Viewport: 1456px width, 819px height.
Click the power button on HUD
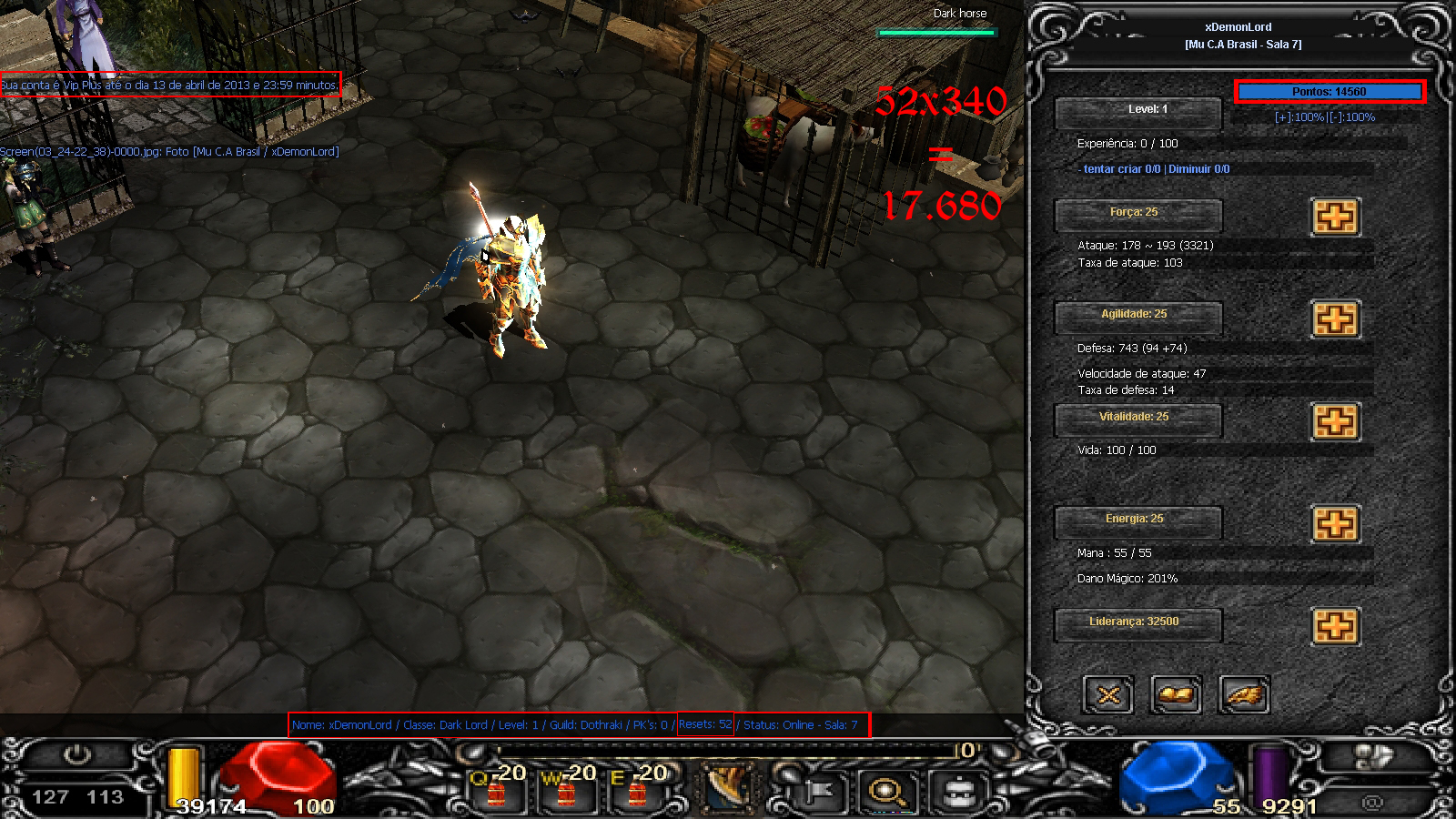pos(76,755)
